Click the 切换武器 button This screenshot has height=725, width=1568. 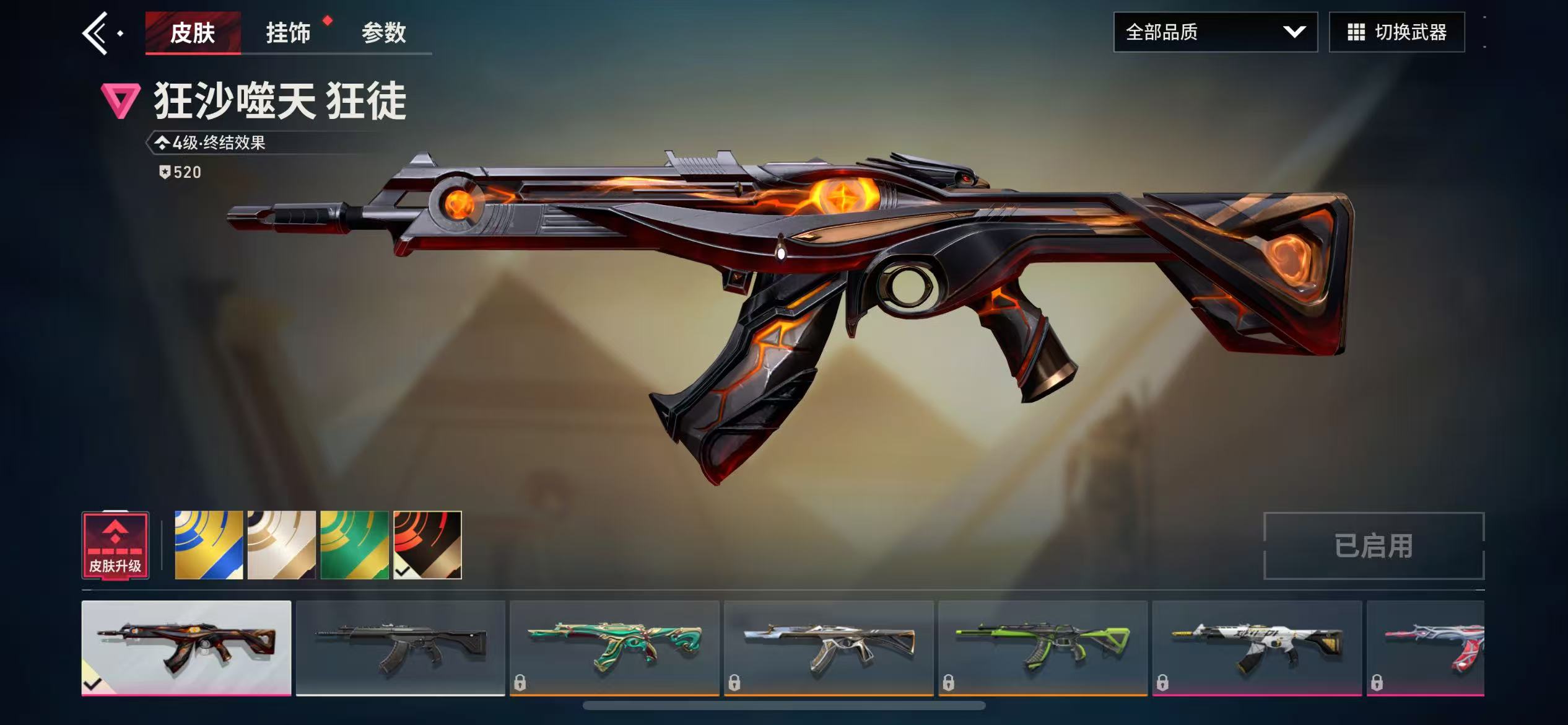click(x=1396, y=32)
